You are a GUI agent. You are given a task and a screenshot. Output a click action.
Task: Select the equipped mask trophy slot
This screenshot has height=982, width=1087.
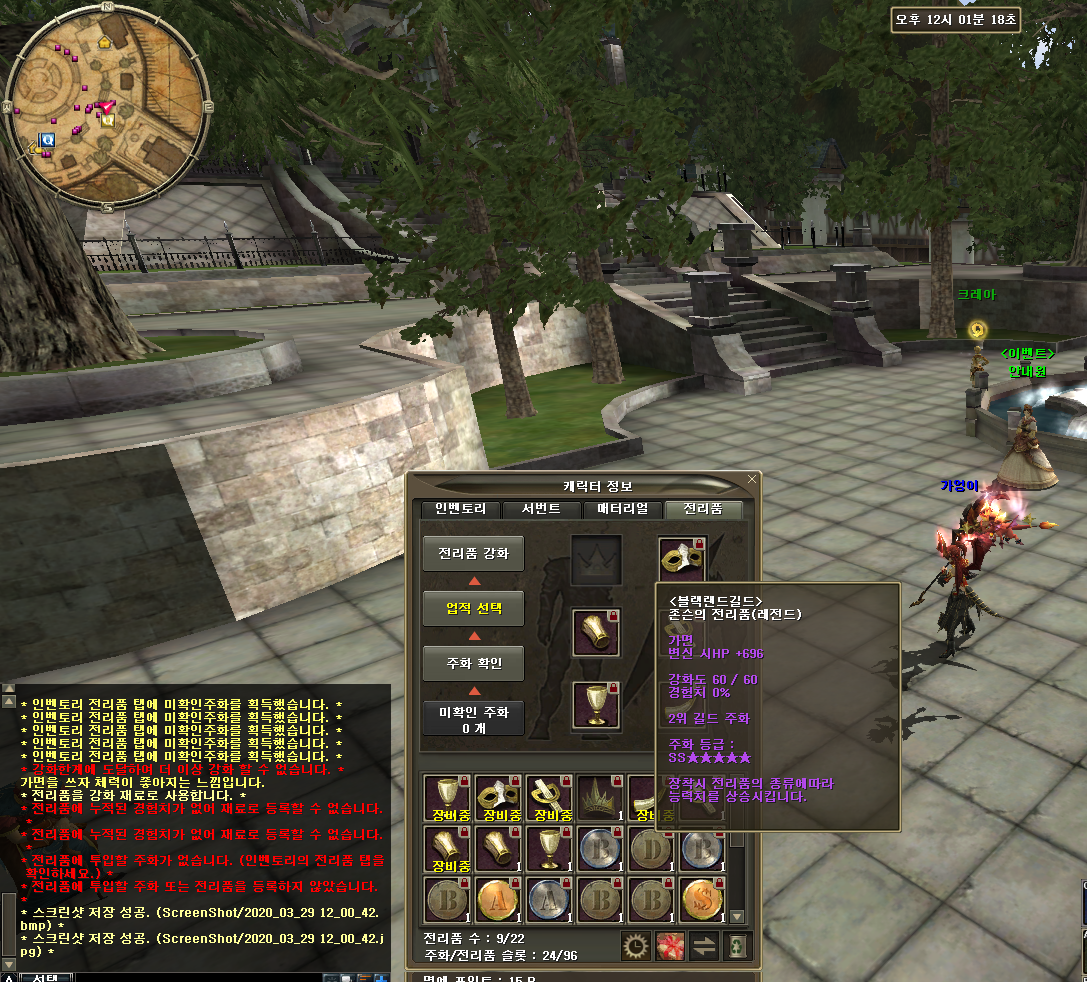[x=682, y=560]
